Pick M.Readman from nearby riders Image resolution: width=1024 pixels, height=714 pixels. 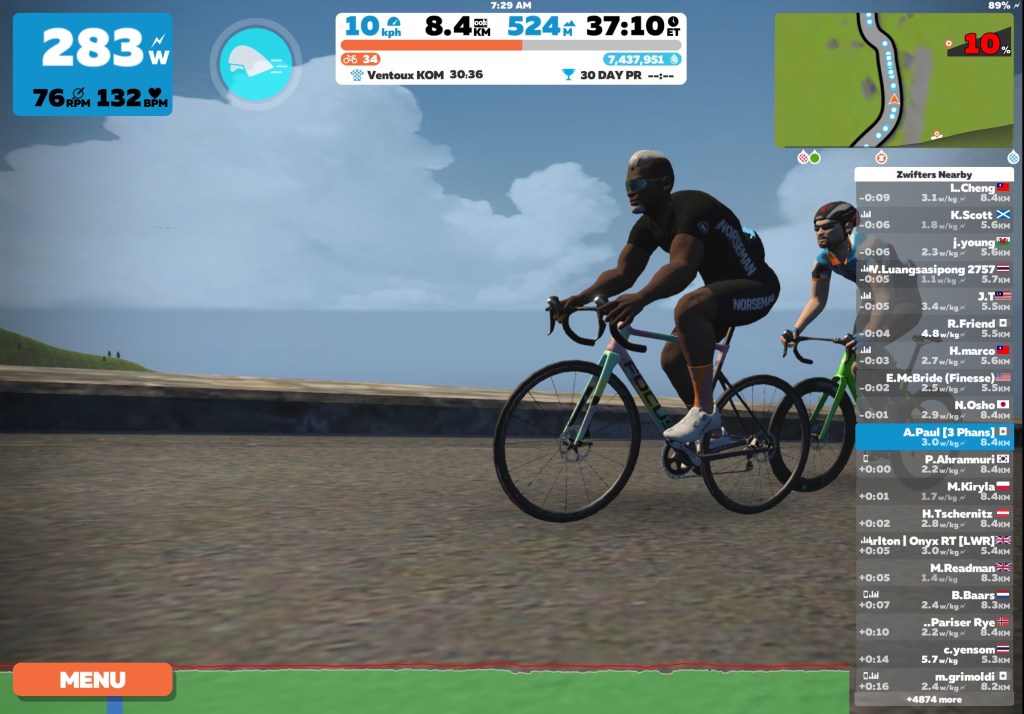pyautogui.click(x=933, y=573)
